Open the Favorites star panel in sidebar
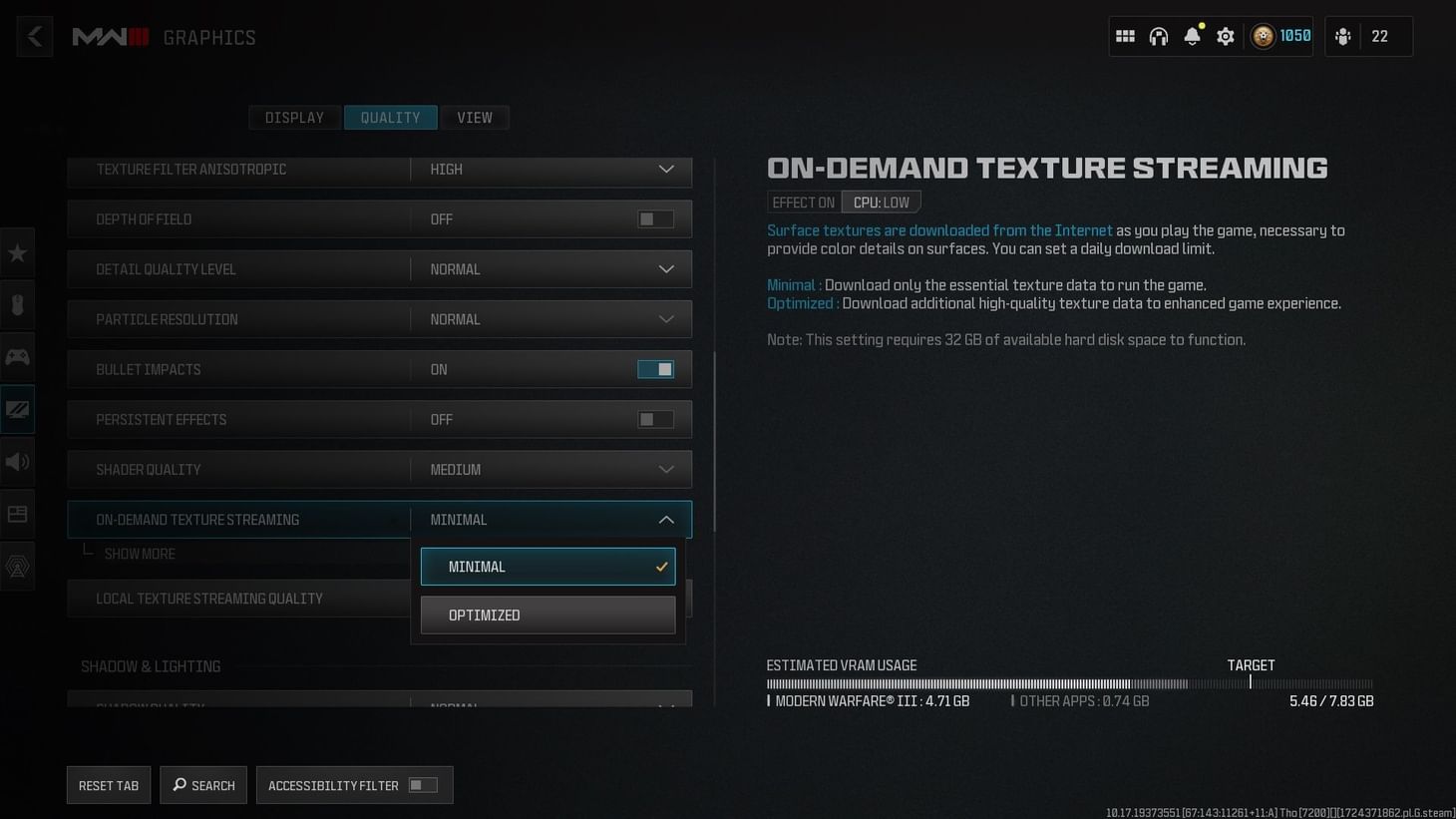 point(17,252)
